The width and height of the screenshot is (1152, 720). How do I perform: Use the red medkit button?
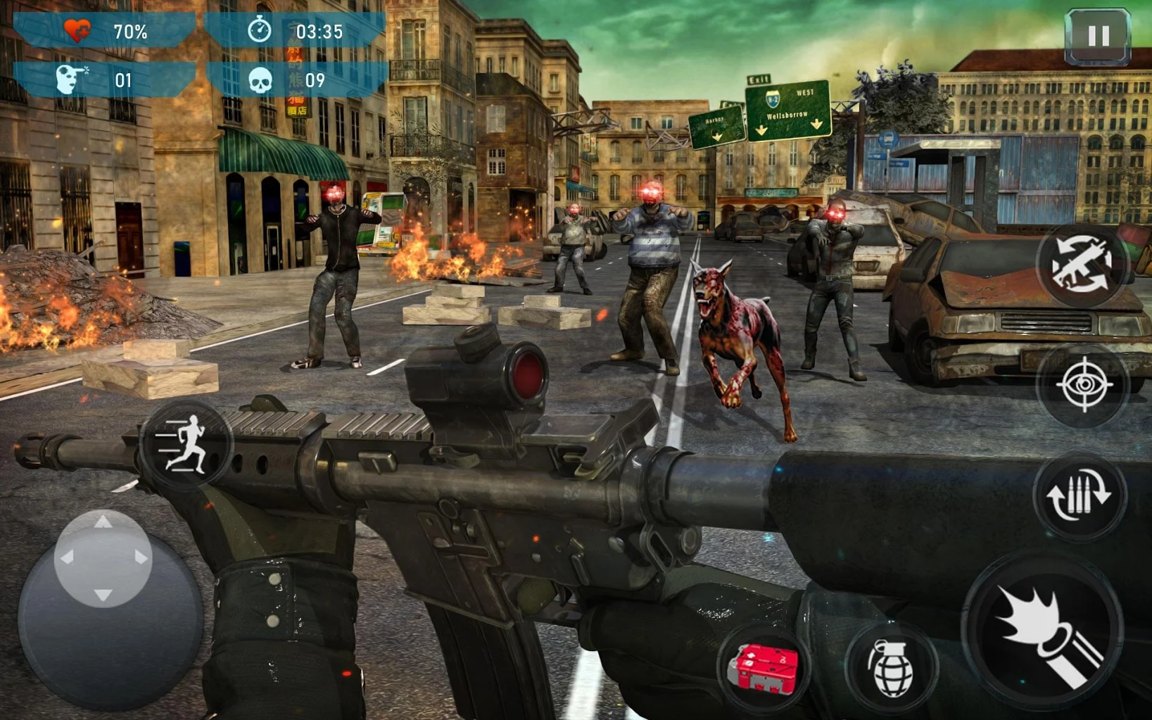coord(762,667)
